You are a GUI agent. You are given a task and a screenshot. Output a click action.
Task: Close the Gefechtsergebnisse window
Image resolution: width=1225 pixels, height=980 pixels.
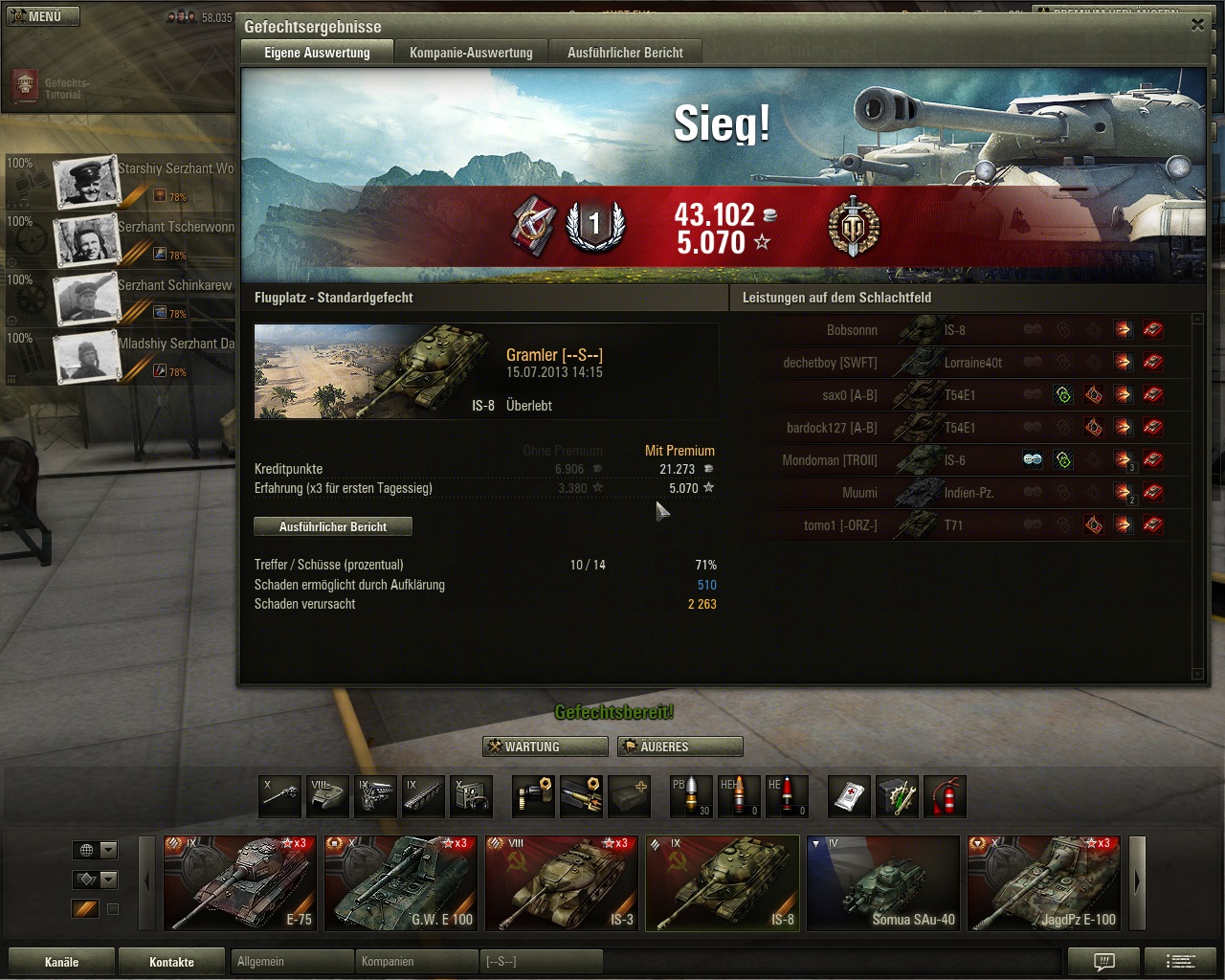click(1197, 25)
